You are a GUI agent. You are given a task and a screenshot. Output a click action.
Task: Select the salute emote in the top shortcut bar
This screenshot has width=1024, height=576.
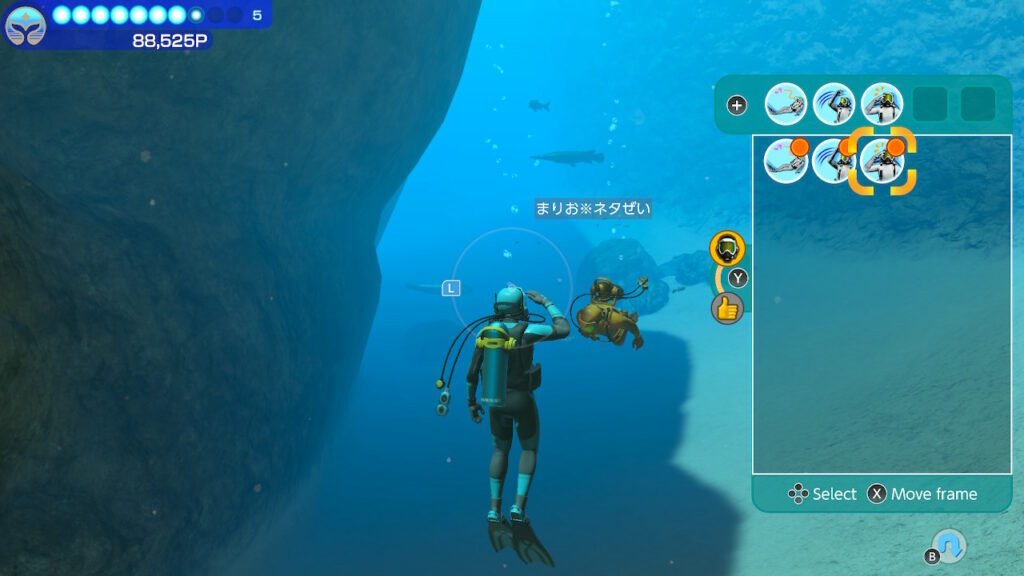[x=882, y=104]
